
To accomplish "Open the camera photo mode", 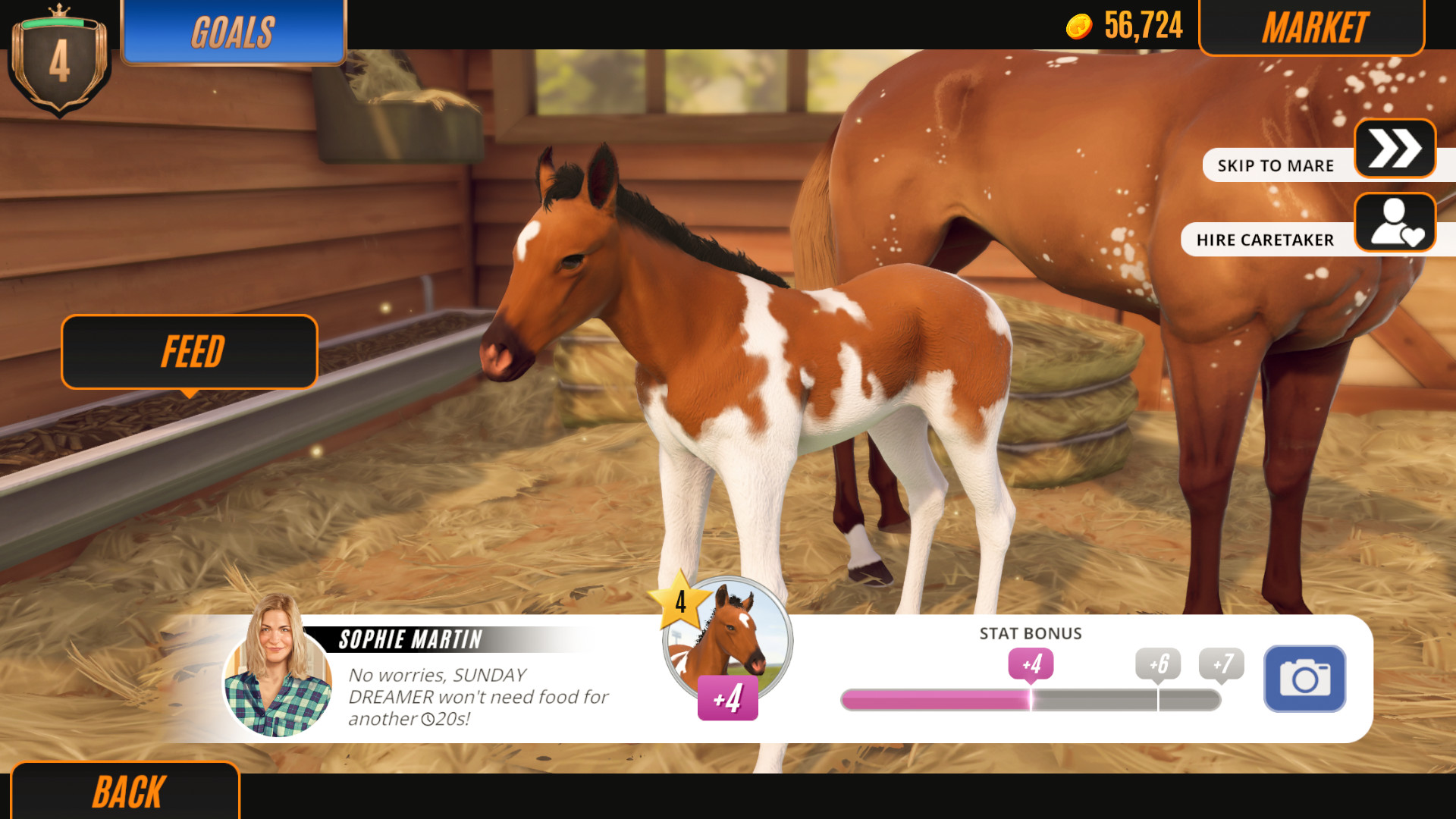I will [x=1304, y=679].
